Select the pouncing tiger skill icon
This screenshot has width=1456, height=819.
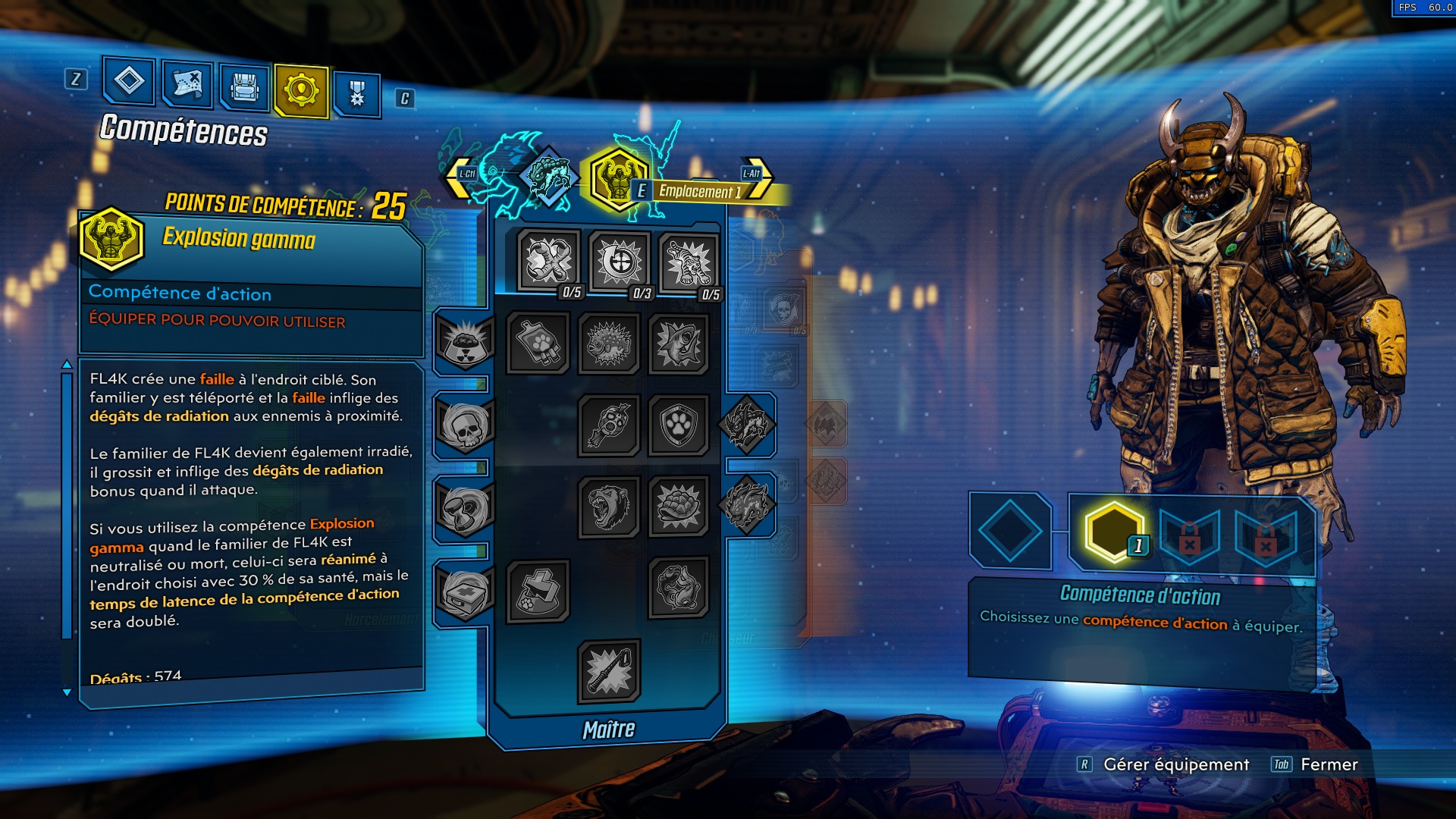tap(690, 262)
